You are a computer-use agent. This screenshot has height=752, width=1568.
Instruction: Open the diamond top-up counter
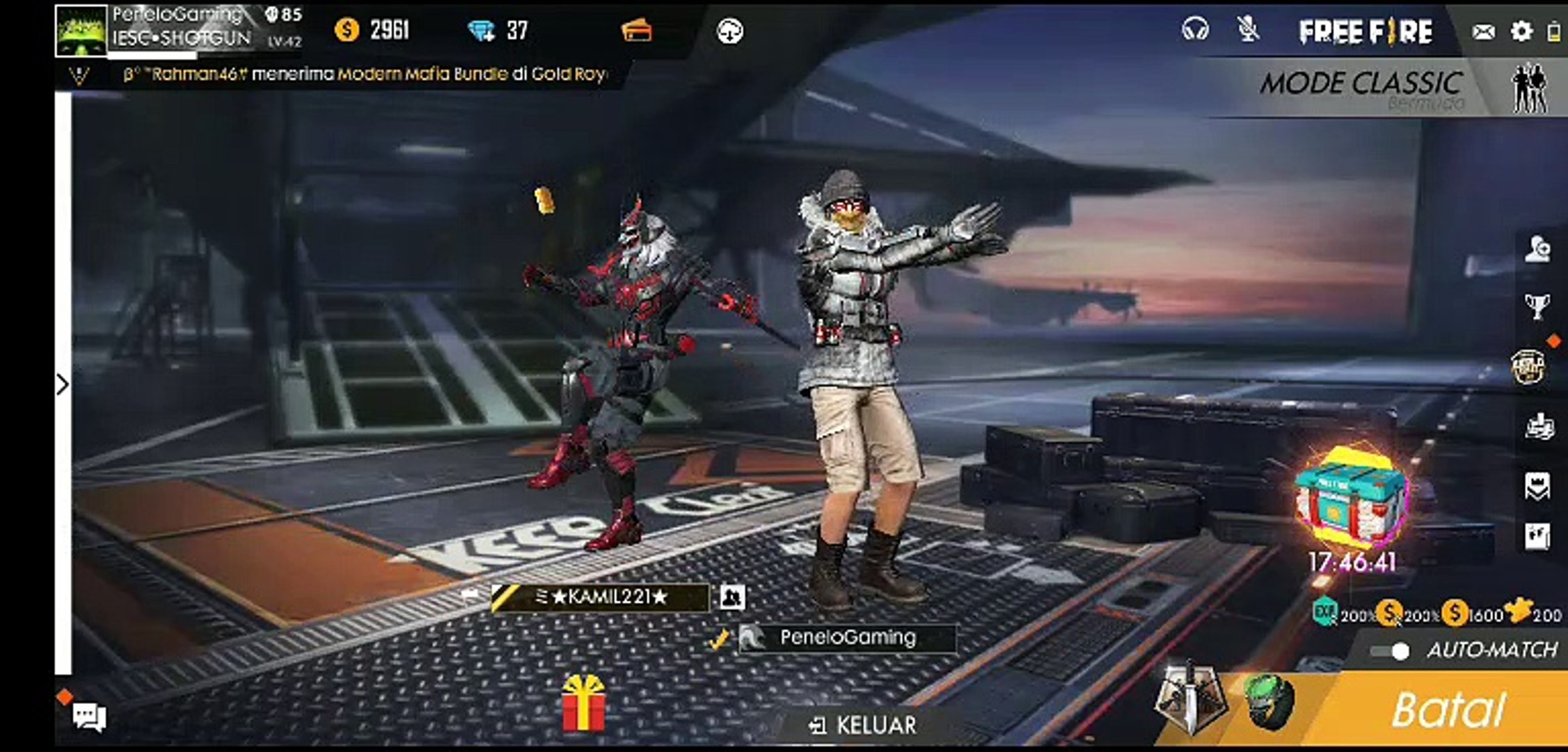[x=498, y=30]
